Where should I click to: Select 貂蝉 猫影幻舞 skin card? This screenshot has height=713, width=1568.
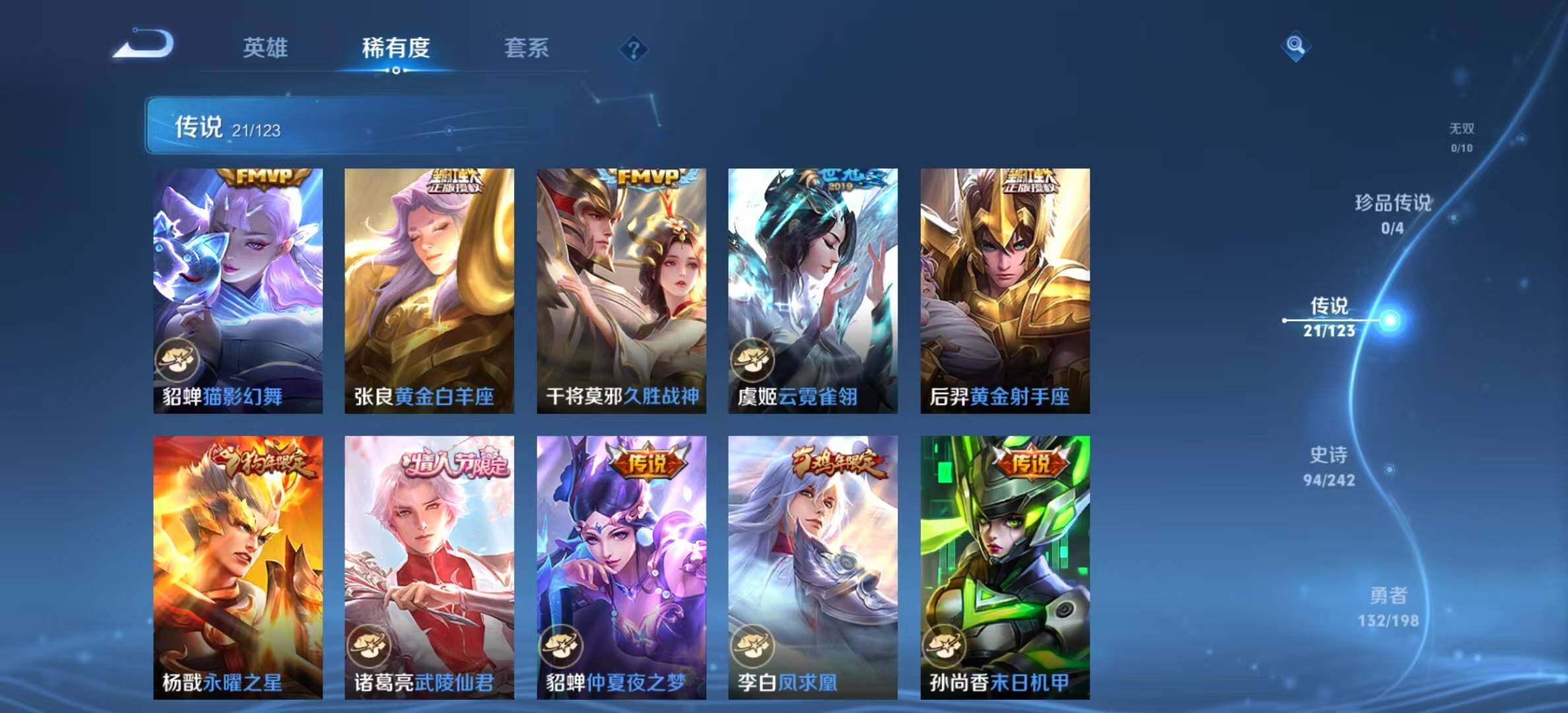238,290
